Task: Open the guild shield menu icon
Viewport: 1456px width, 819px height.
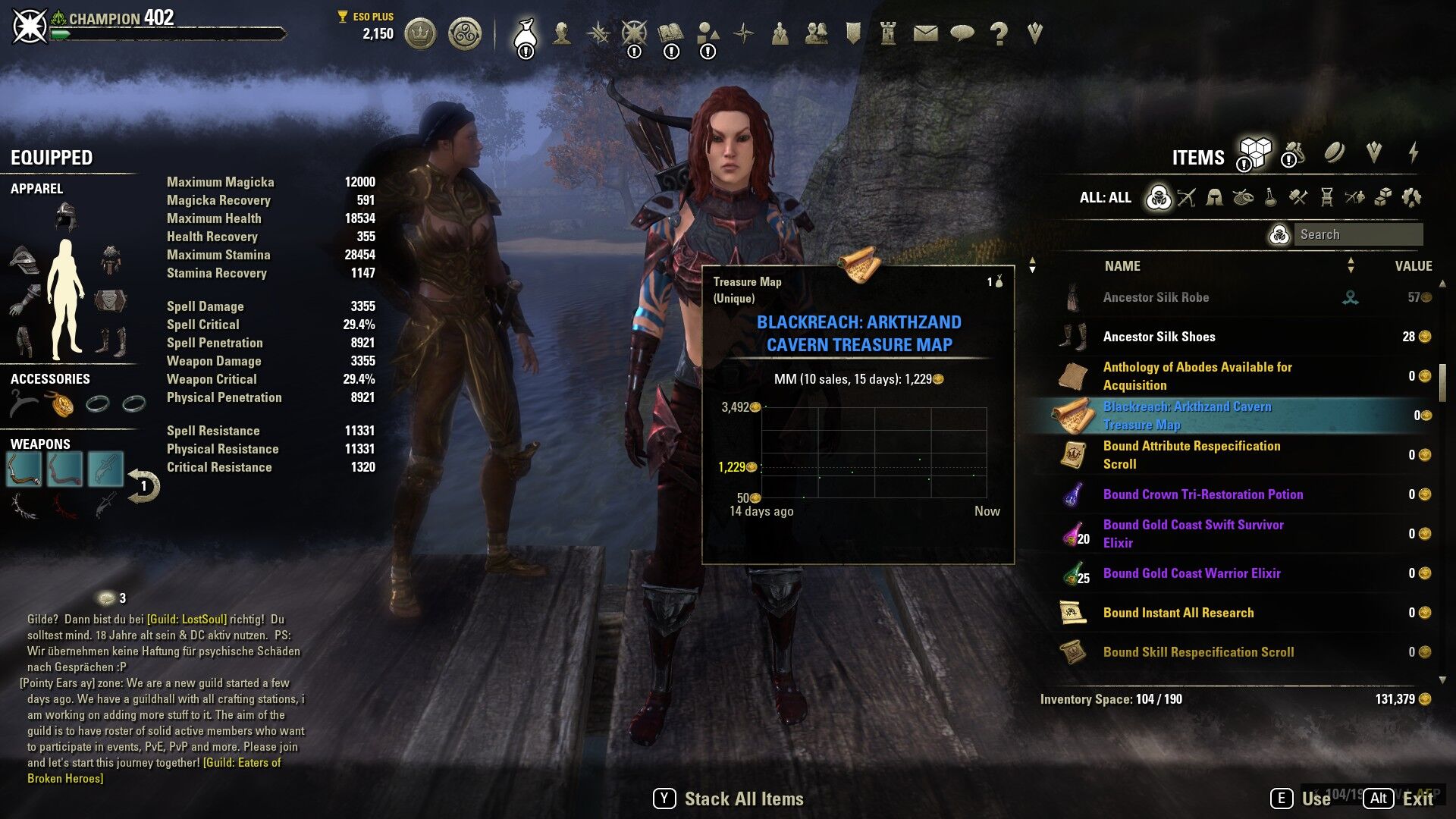Action: tap(853, 33)
